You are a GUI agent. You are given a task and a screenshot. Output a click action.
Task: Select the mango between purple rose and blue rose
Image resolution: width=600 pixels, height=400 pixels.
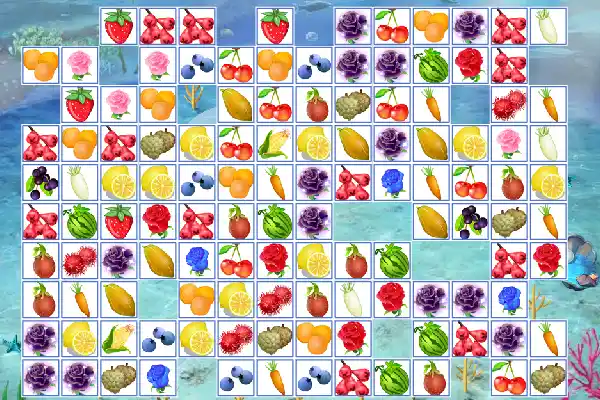click(158, 260)
